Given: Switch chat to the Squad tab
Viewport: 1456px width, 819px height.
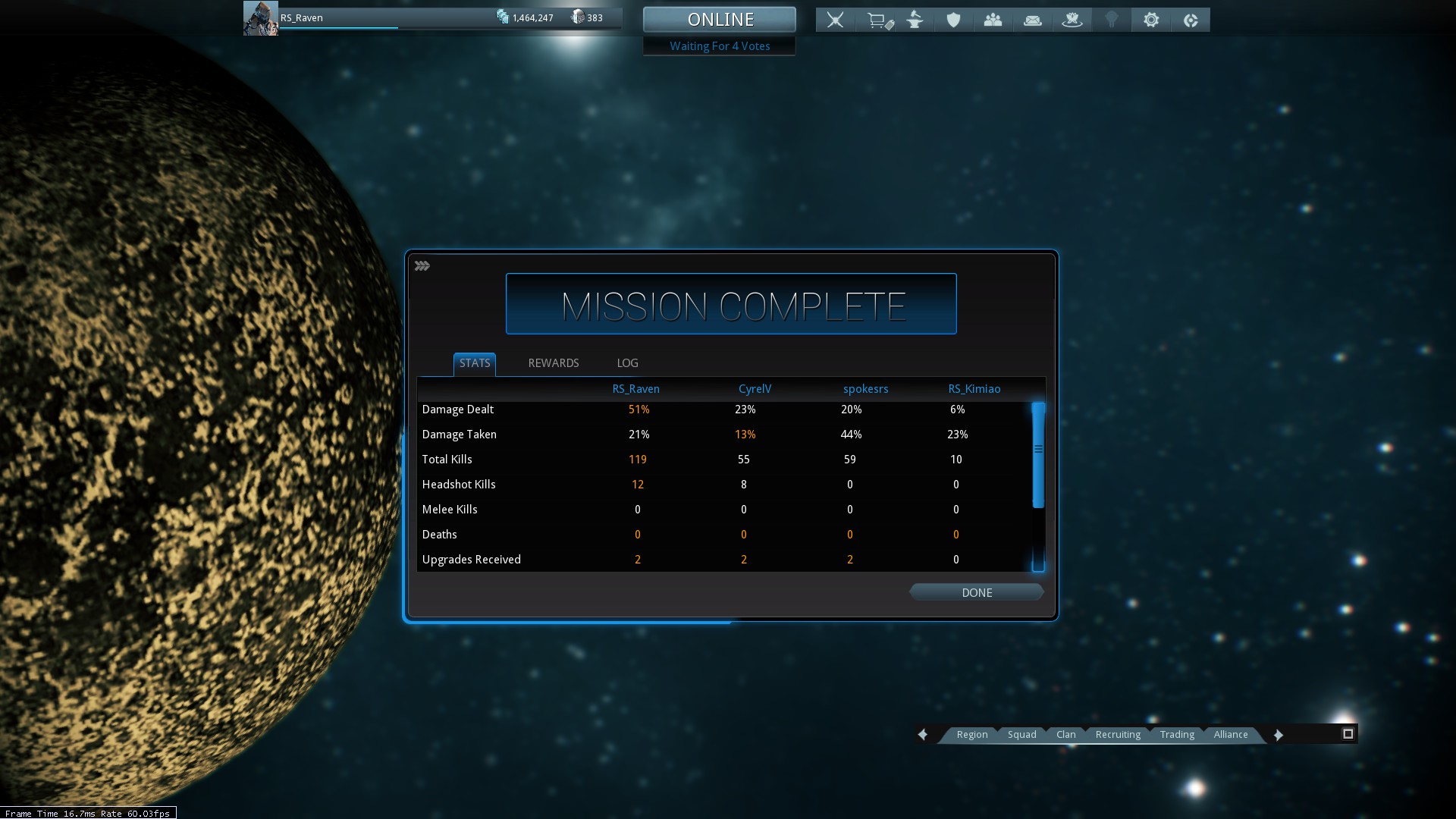Looking at the screenshot, I should pos(1021,735).
